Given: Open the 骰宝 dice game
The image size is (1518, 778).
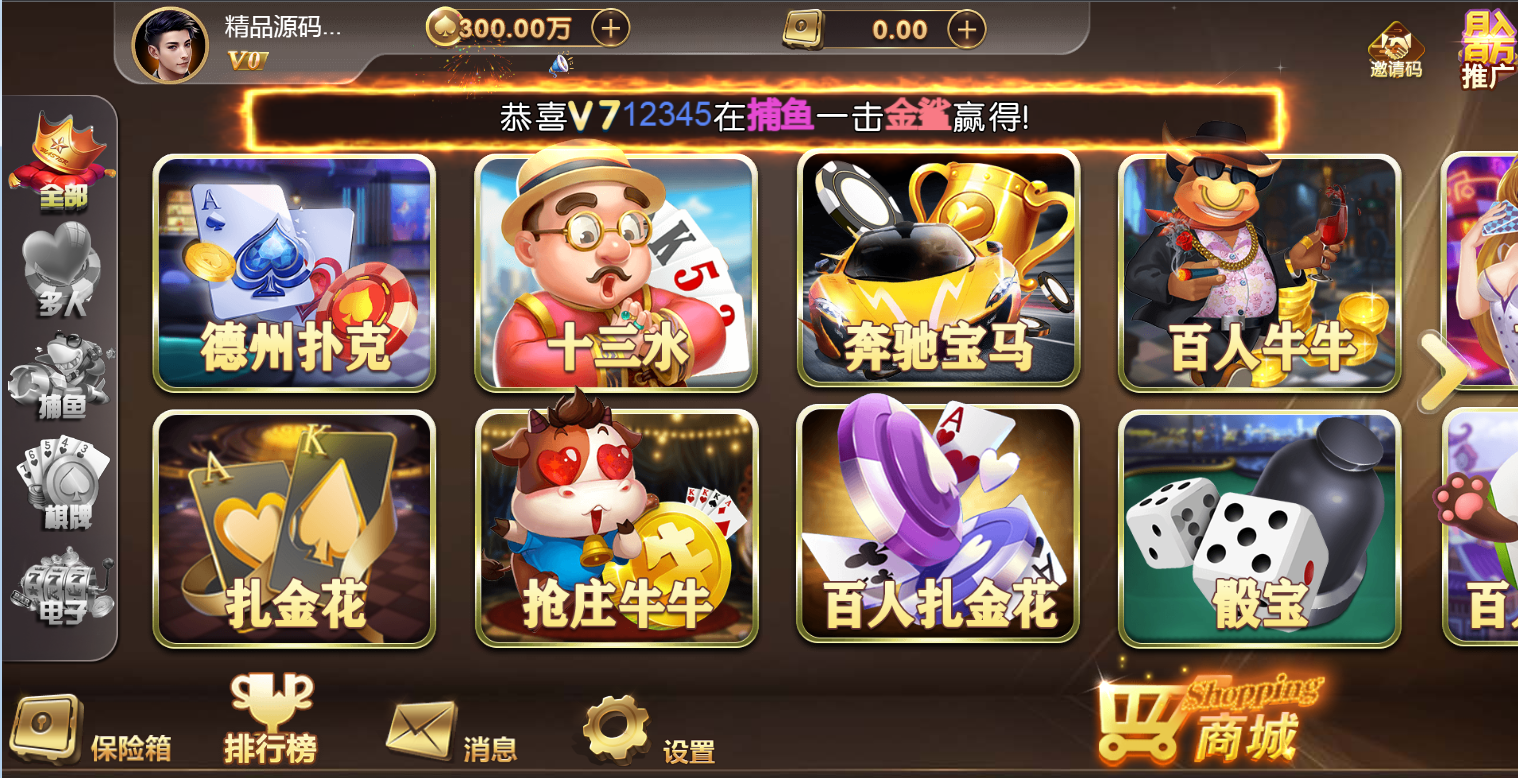Looking at the screenshot, I should [x=1260, y=525].
